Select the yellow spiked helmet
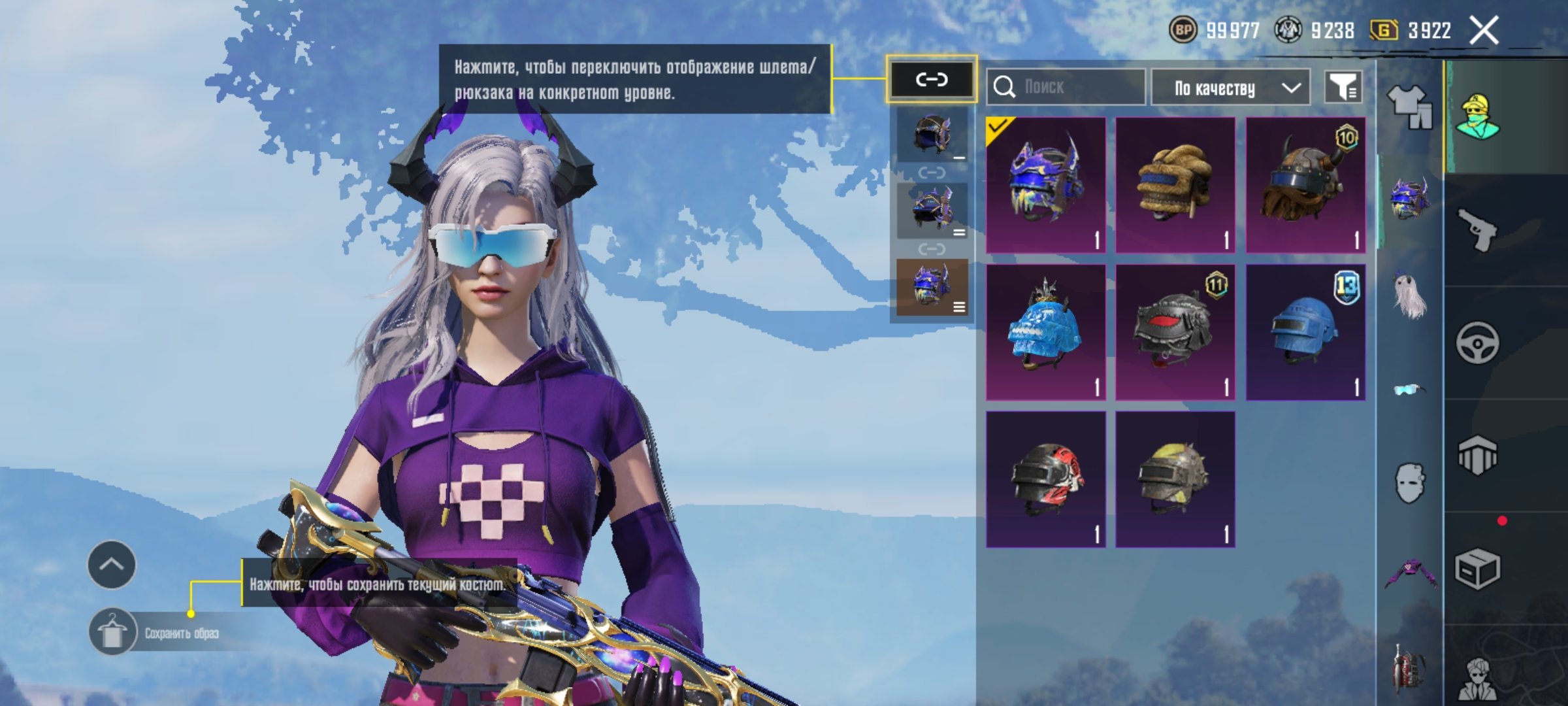Viewport: 1568px width, 706px height. point(1175,479)
